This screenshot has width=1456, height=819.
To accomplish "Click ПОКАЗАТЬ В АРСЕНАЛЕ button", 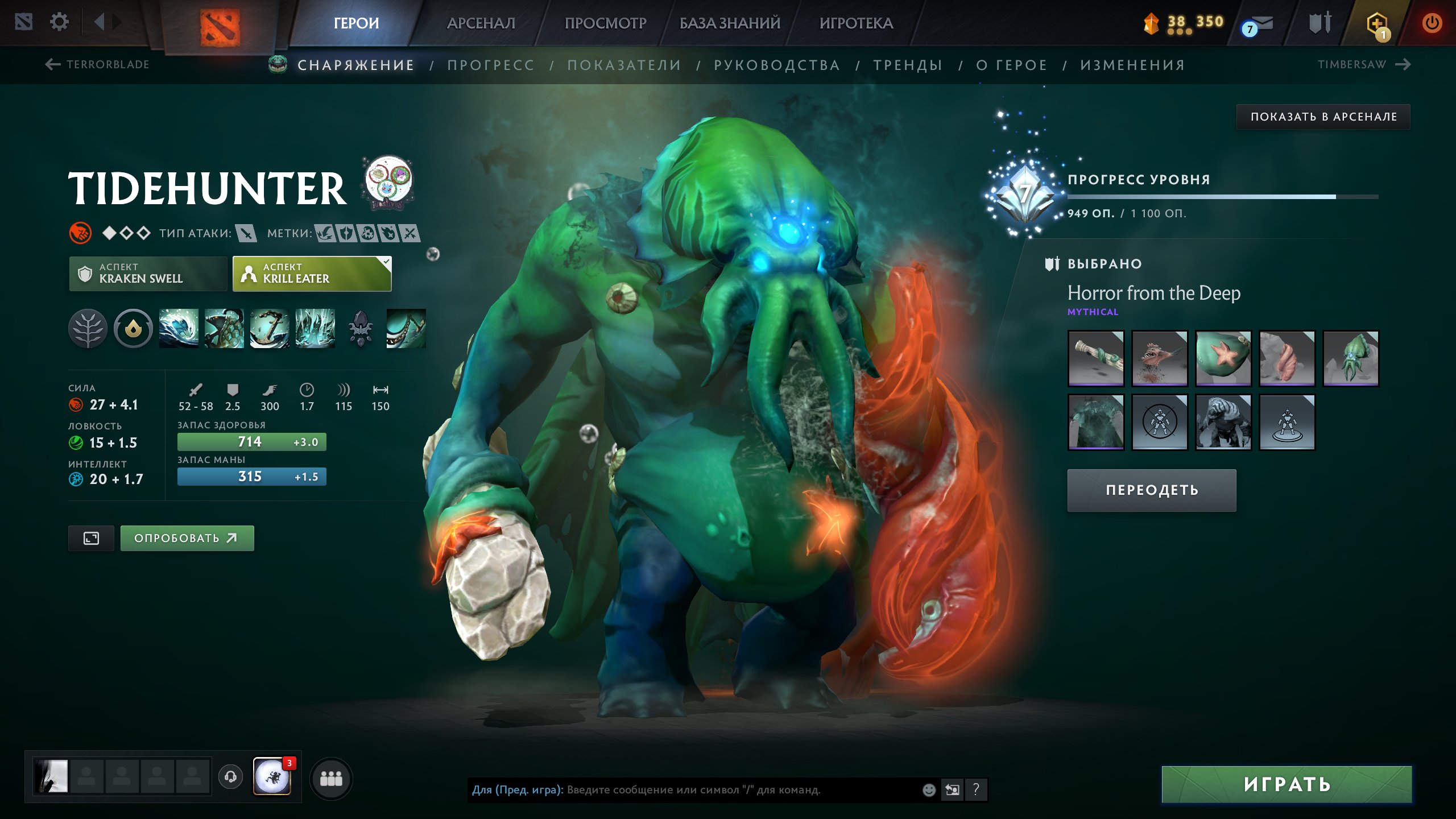I will (1323, 117).
